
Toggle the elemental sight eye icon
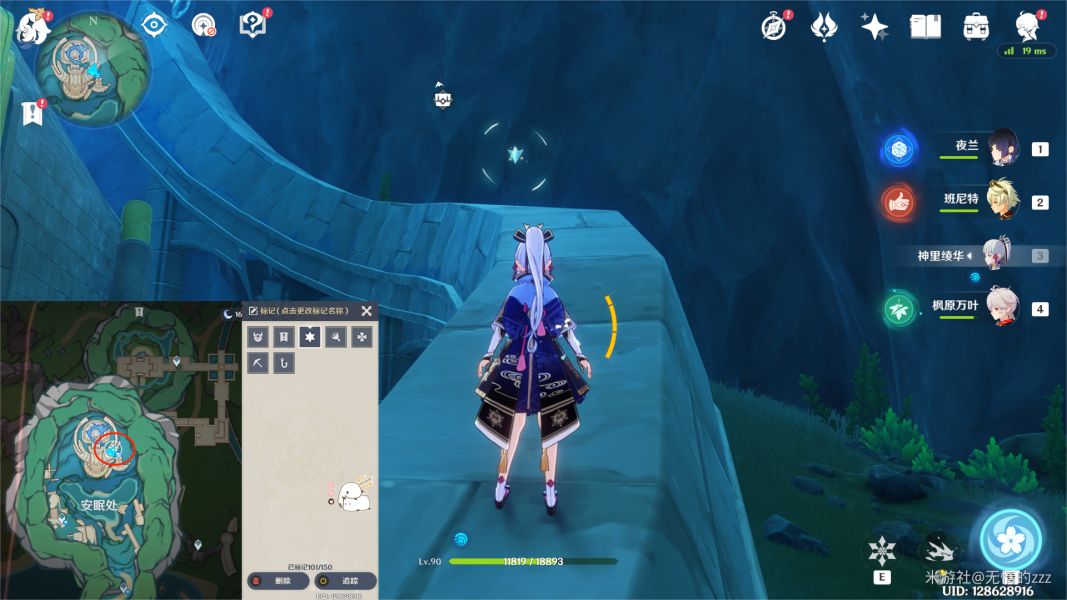[x=153, y=24]
